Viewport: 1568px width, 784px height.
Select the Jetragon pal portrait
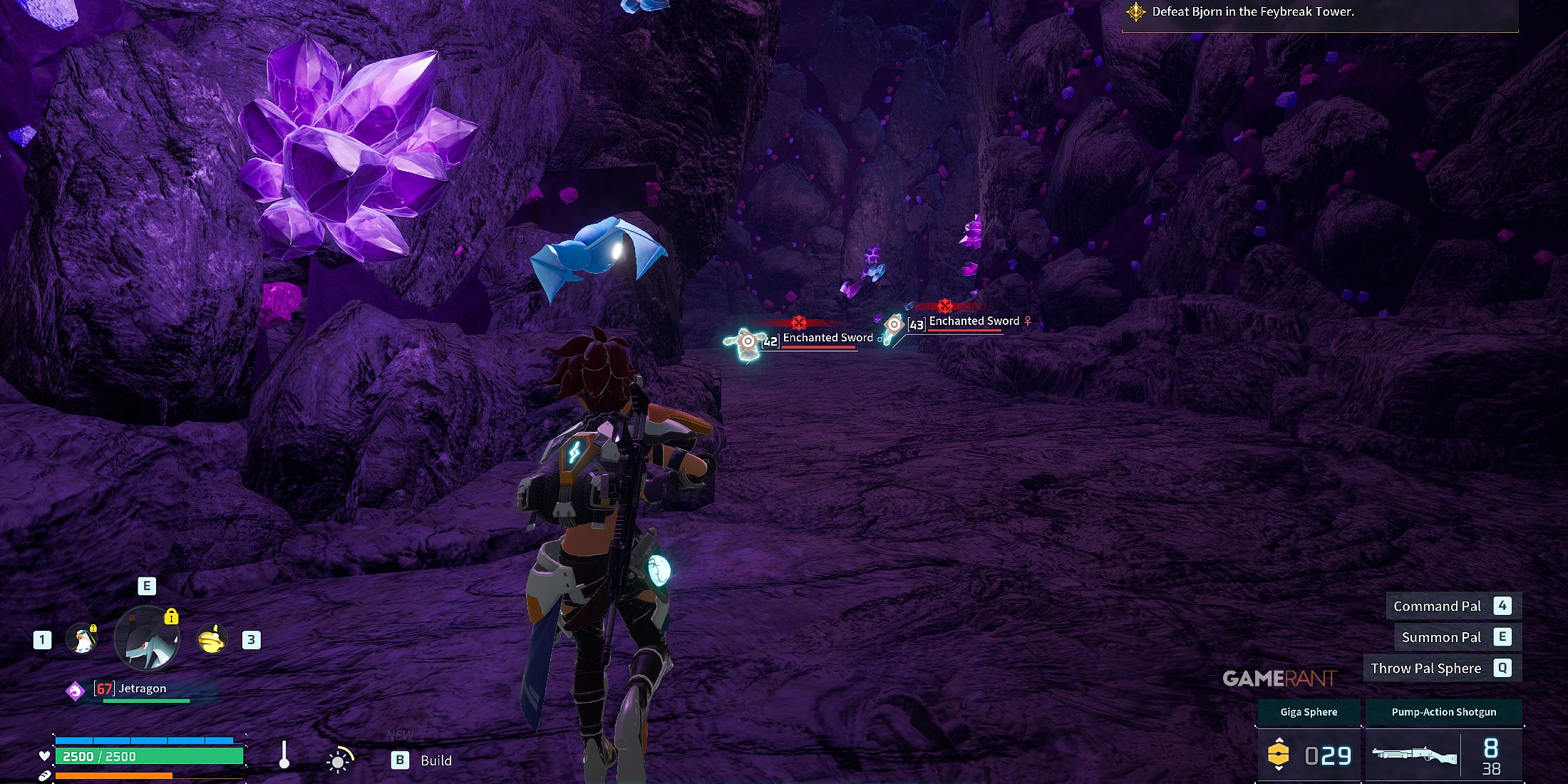147,639
